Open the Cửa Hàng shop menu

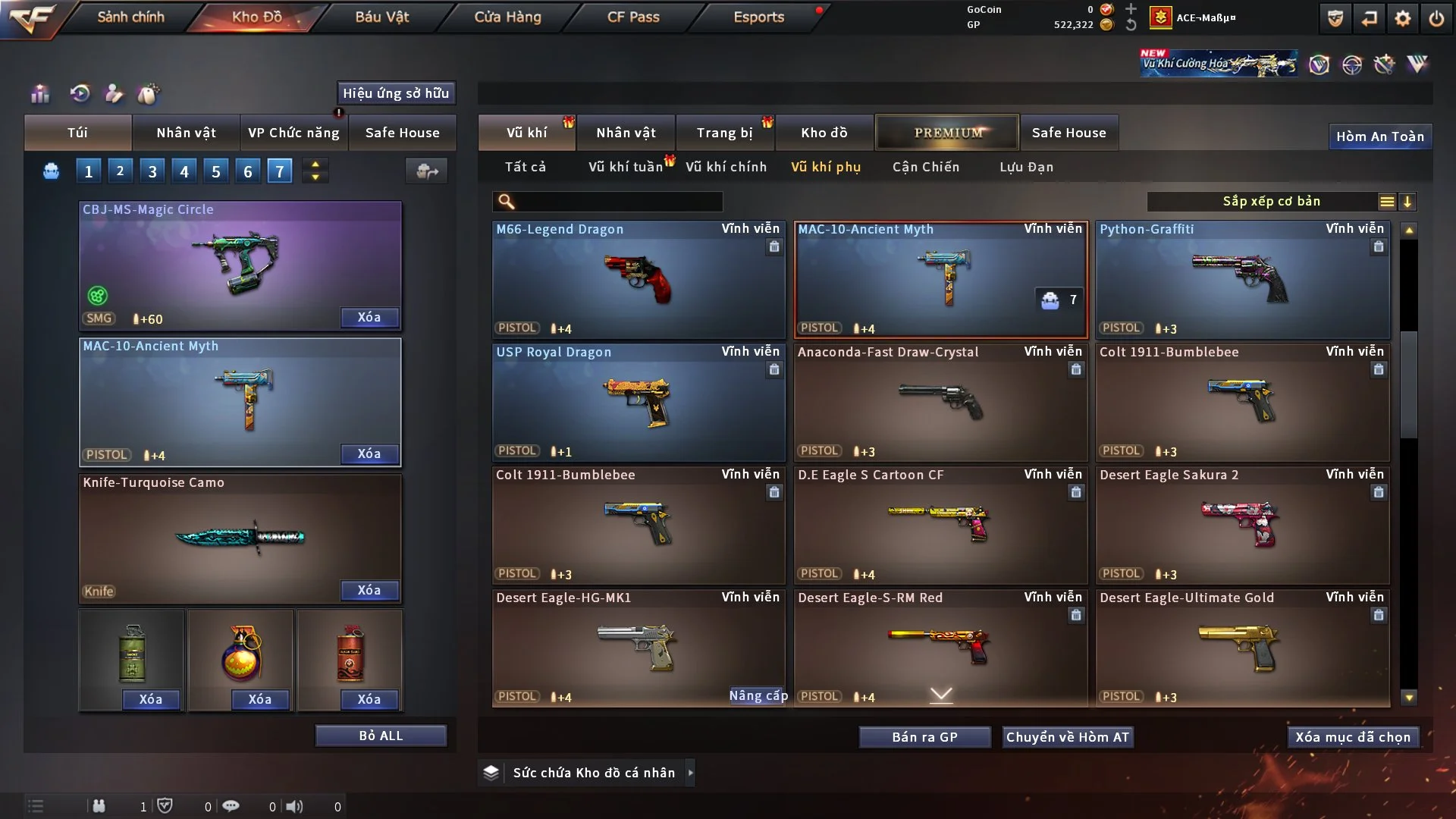(x=507, y=17)
